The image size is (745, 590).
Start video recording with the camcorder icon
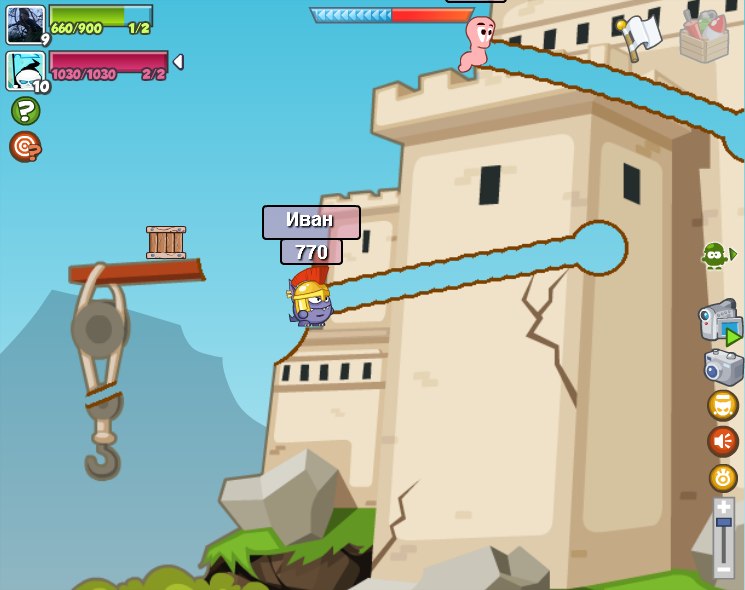click(720, 322)
